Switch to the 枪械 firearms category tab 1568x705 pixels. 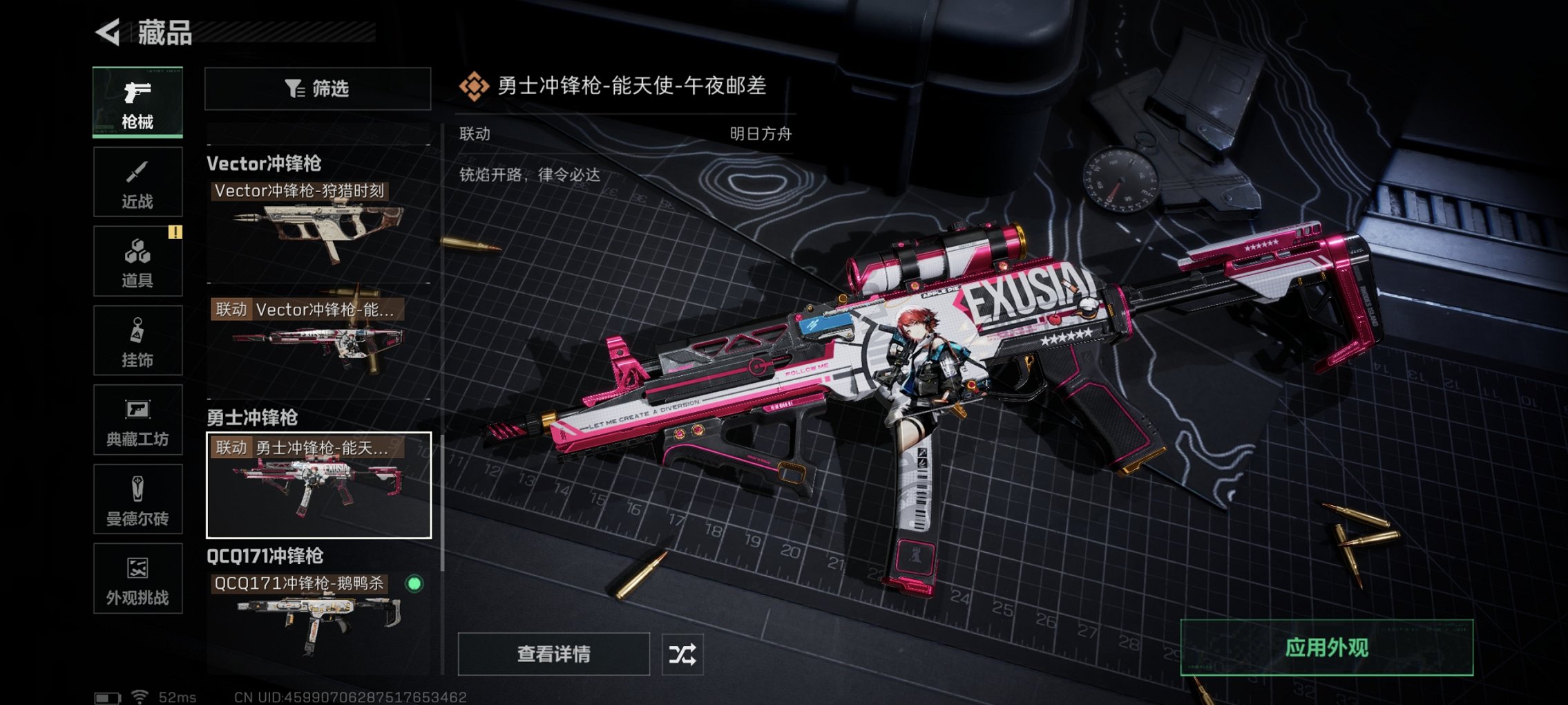pyautogui.click(x=137, y=102)
